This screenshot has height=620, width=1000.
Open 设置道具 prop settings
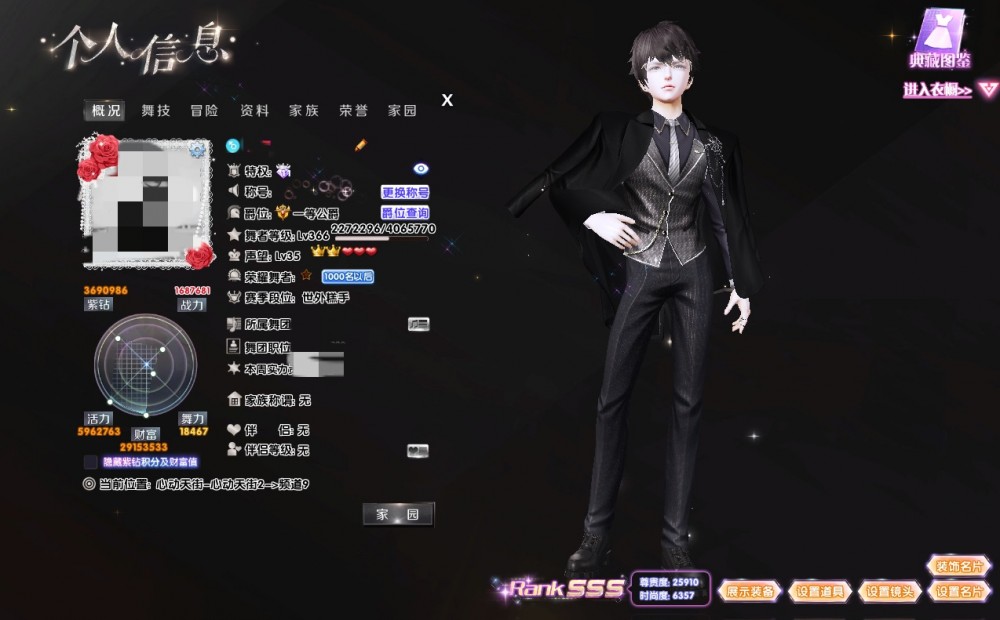(819, 591)
